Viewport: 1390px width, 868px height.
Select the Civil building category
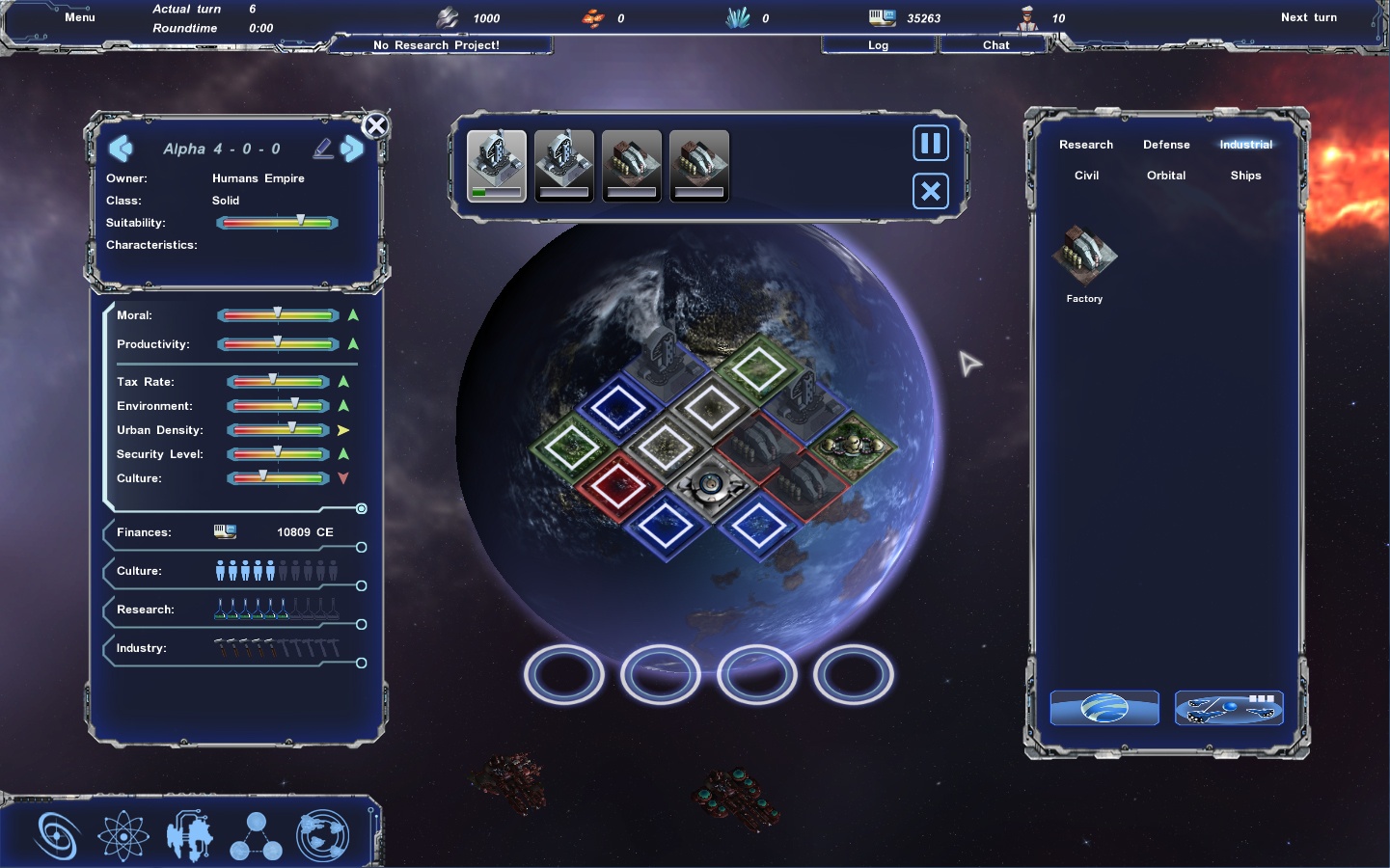[1086, 176]
